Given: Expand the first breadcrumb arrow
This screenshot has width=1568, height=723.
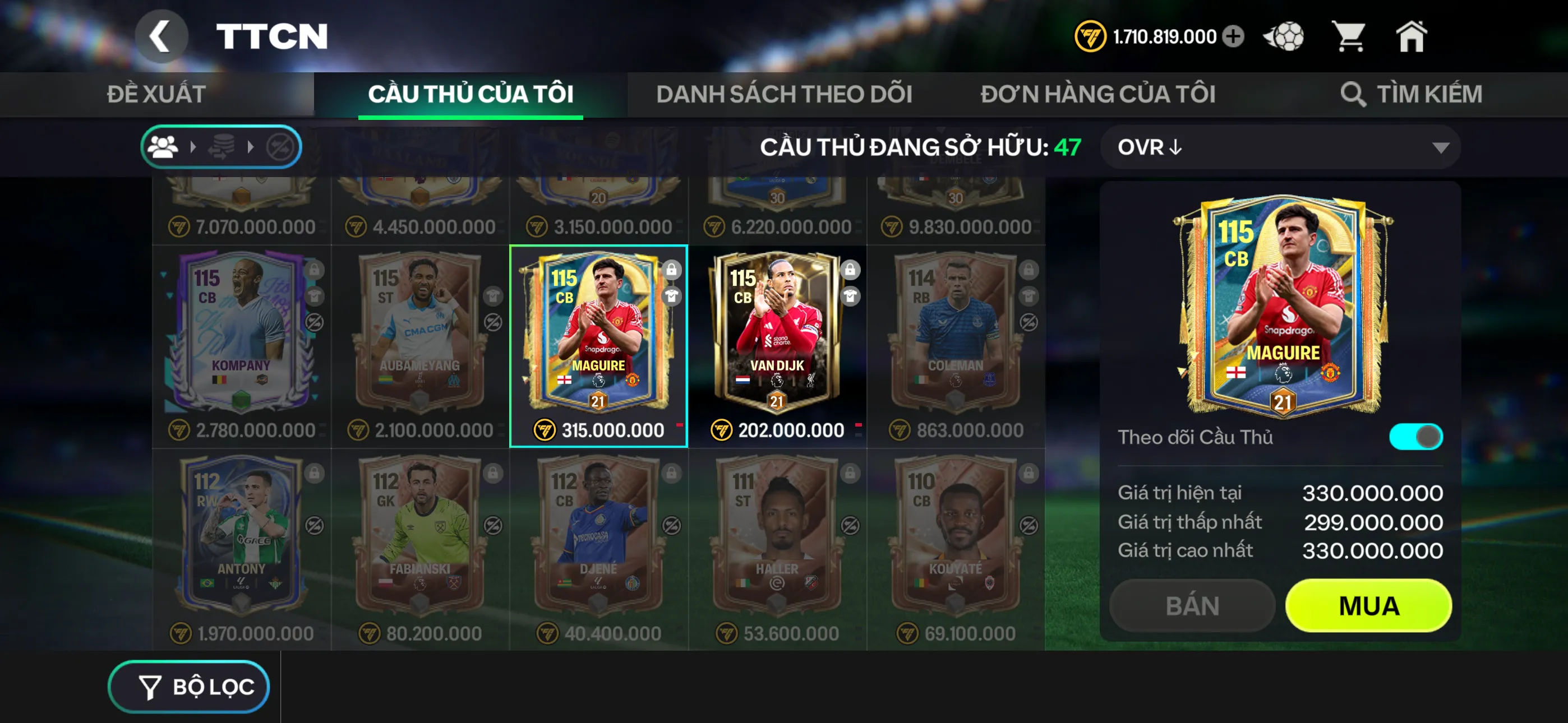Looking at the screenshot, I should (x=192, y=146).
